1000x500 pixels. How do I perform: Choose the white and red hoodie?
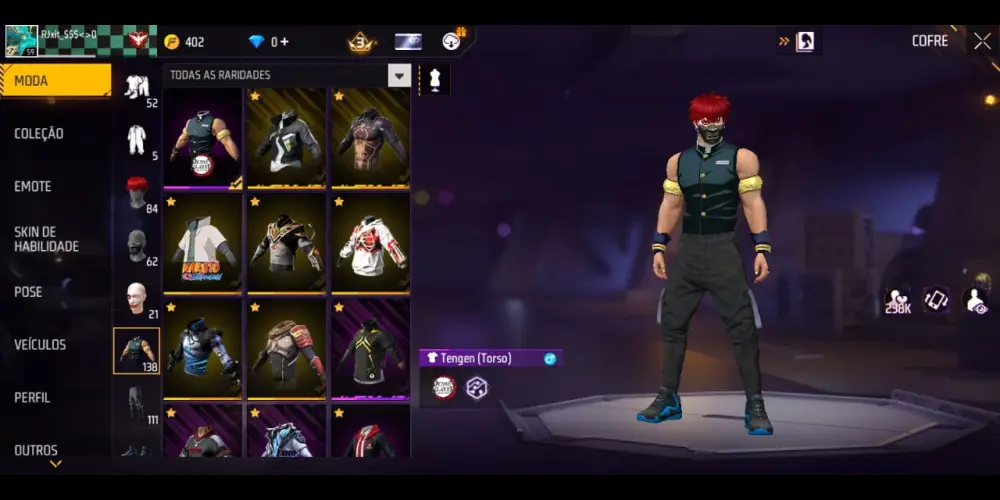click(x=370, y=241)
